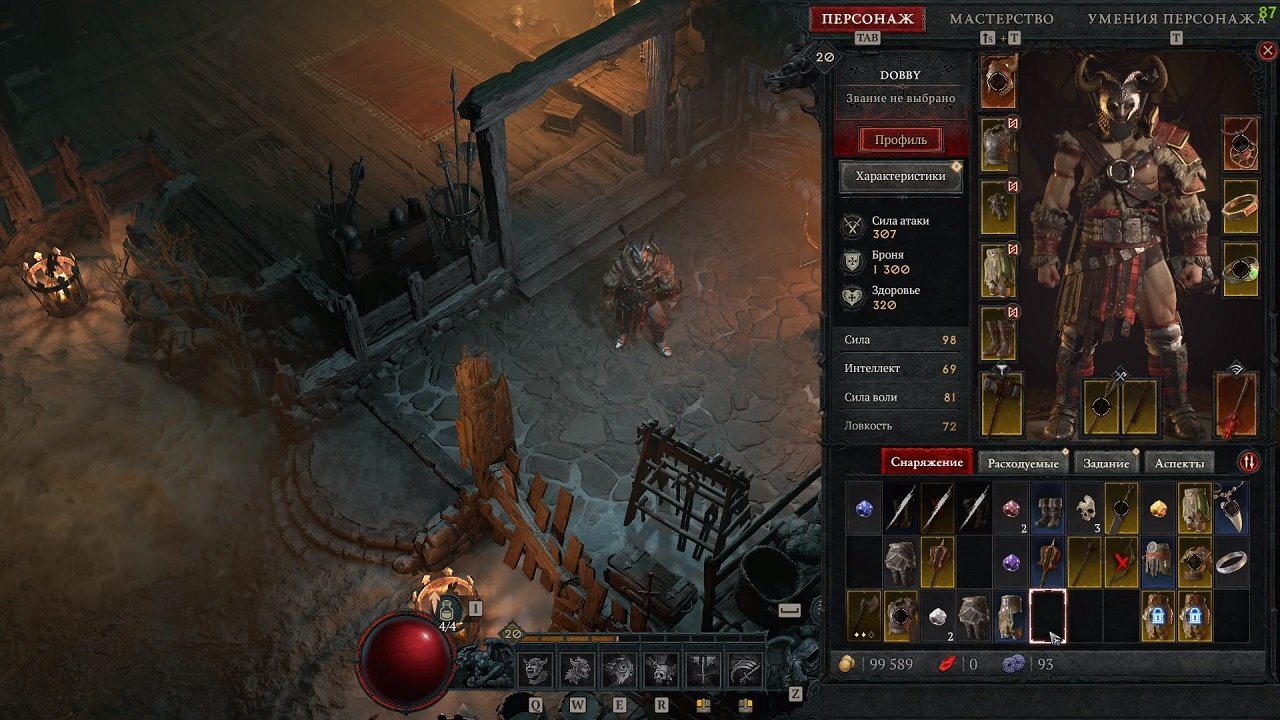Select the equipped boots slot
Viewport: 1280px width, 720px height.
[999, 332]
